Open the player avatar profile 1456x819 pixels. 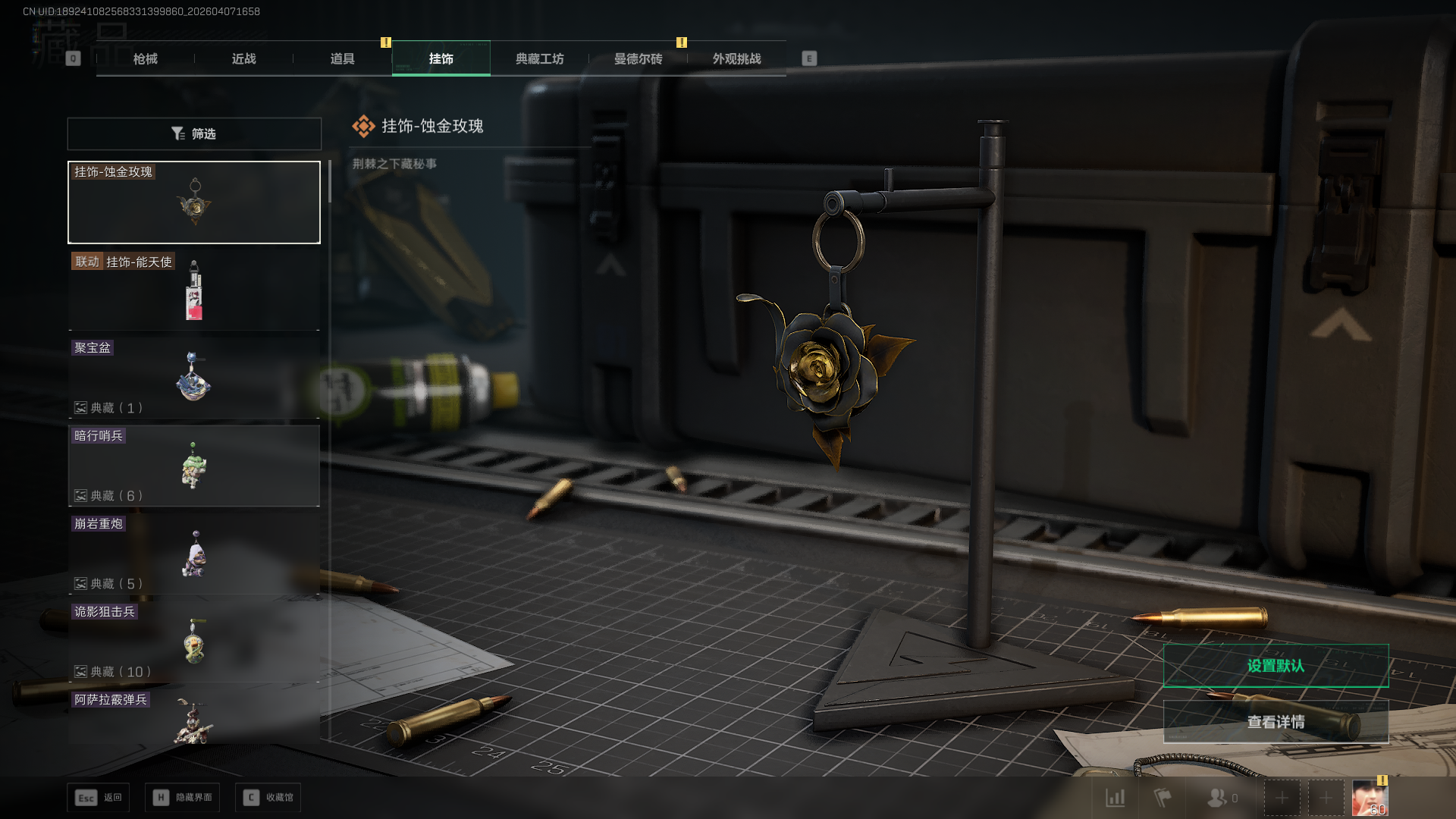click(x=1370, y=799)
